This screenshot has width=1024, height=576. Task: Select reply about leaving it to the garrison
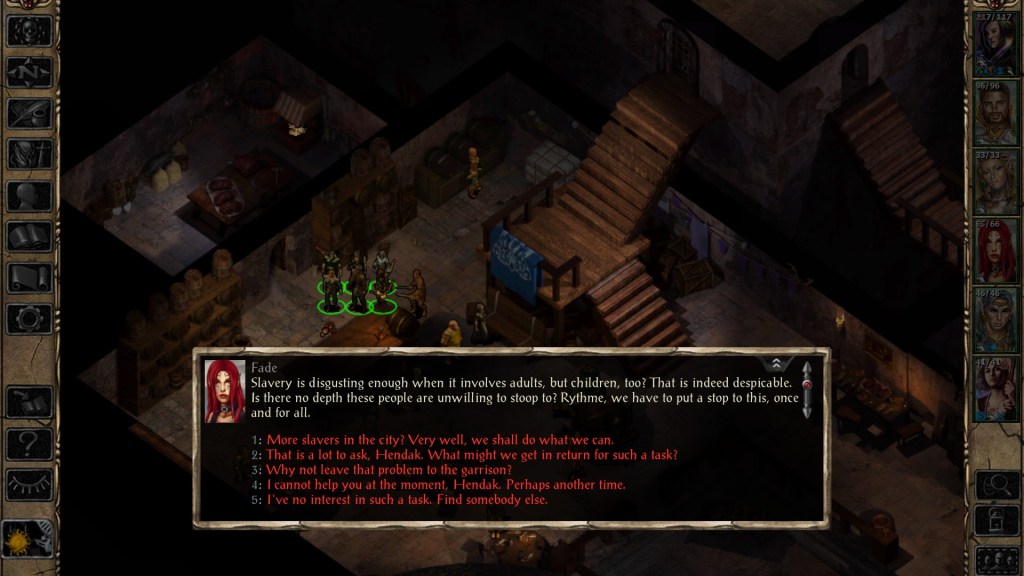point(389,470)
